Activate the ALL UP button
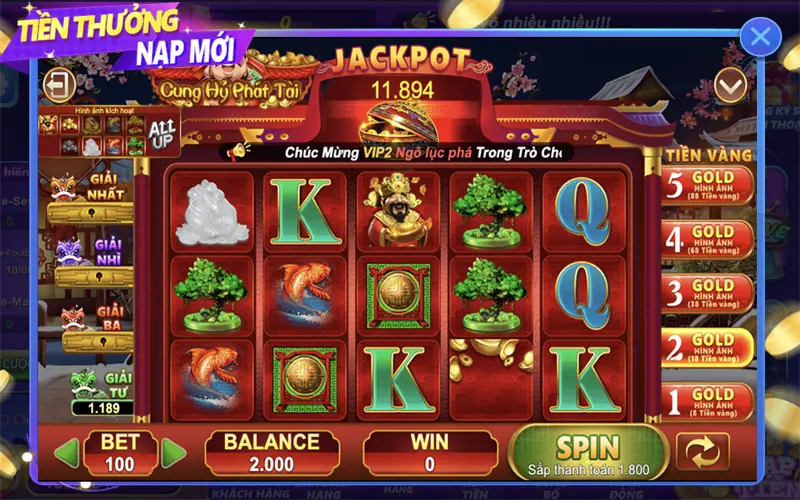This screenshot has height=500, width=800. pyautogui.click(x=161, y=132)
